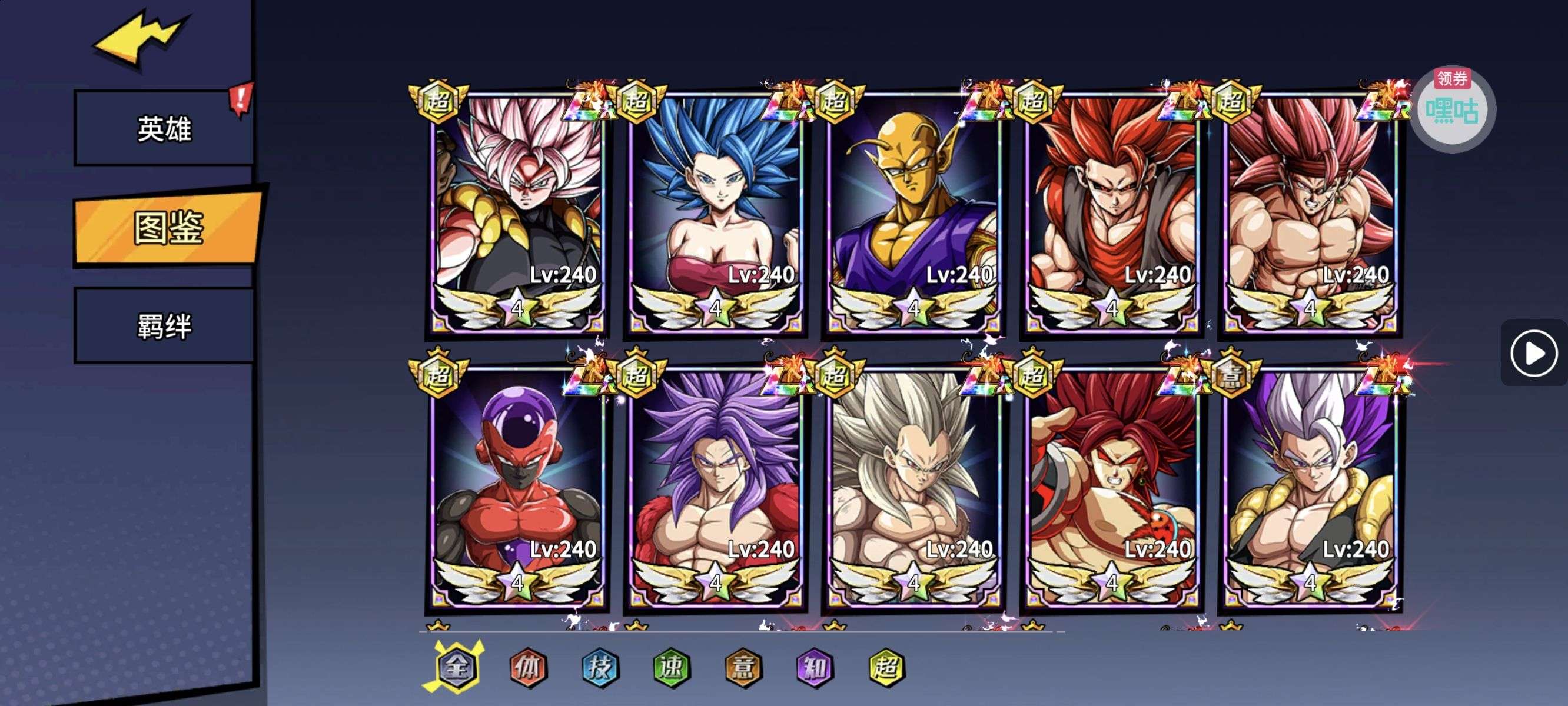Show all heroes with the 全 filter
1568x706 pixels.
click(x=457, y=667)
